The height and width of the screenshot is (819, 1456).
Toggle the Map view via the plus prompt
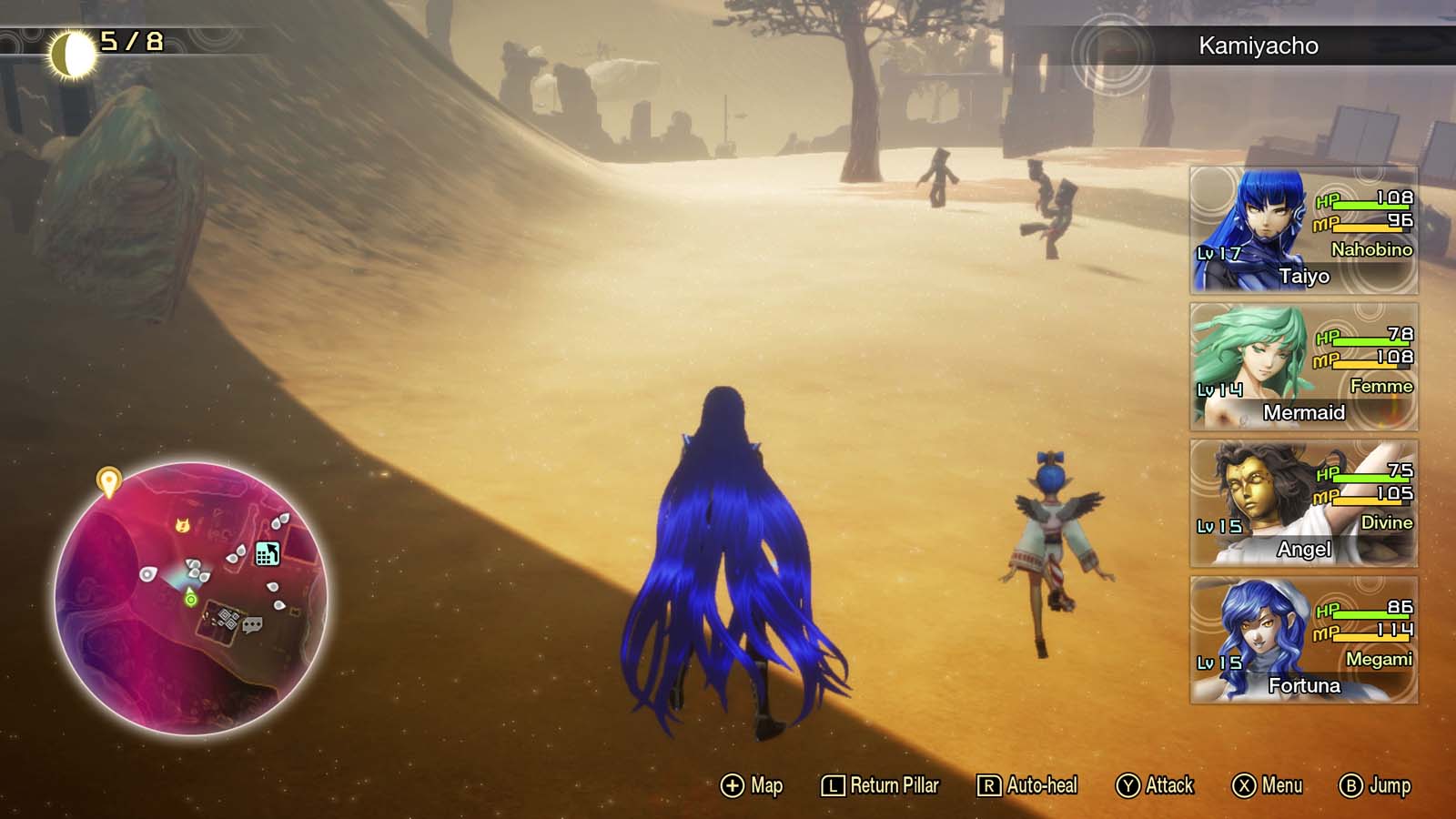point(751,784)
